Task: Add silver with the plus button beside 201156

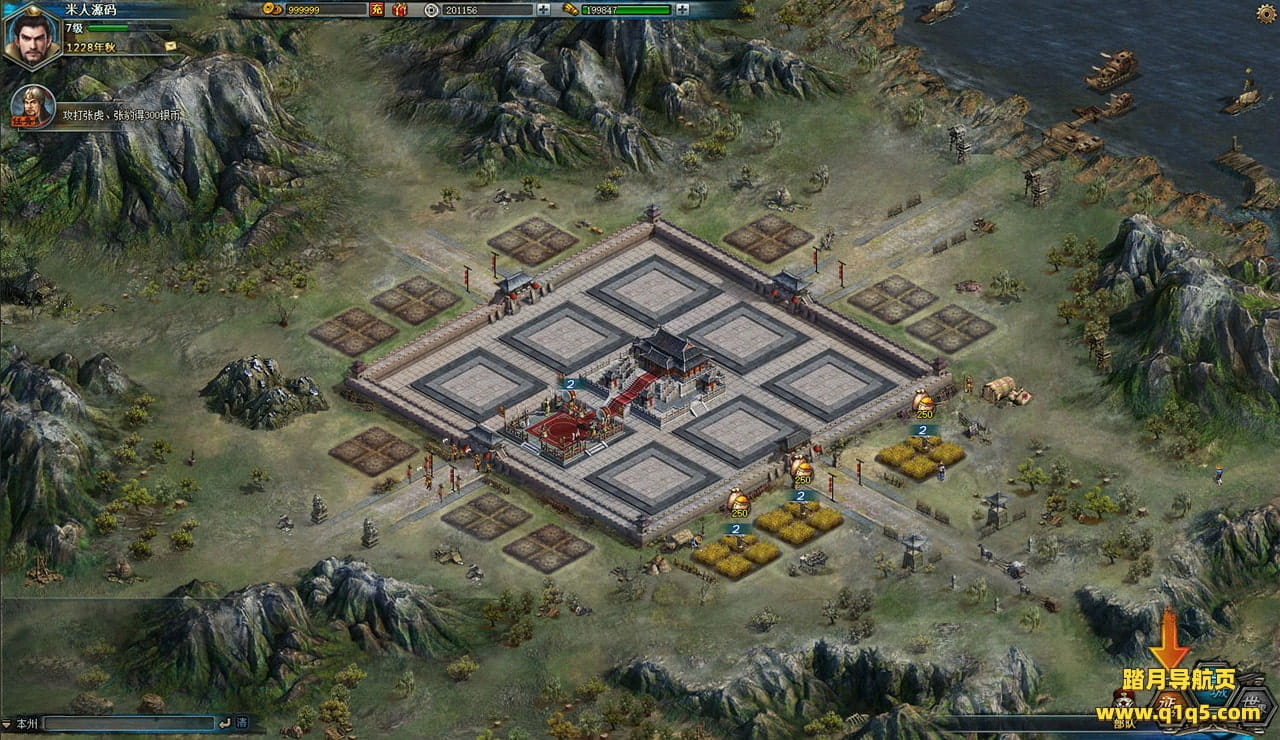Action: pos(543,10)
